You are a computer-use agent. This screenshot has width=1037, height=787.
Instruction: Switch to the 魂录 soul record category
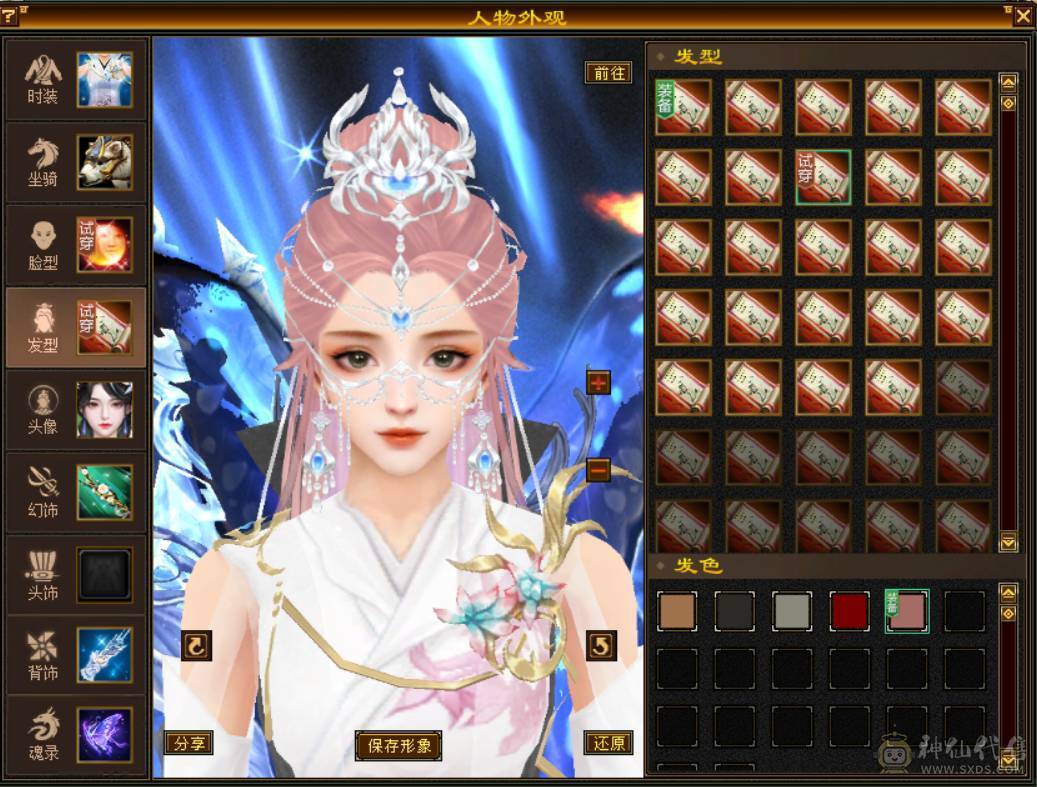coord(77,736)
